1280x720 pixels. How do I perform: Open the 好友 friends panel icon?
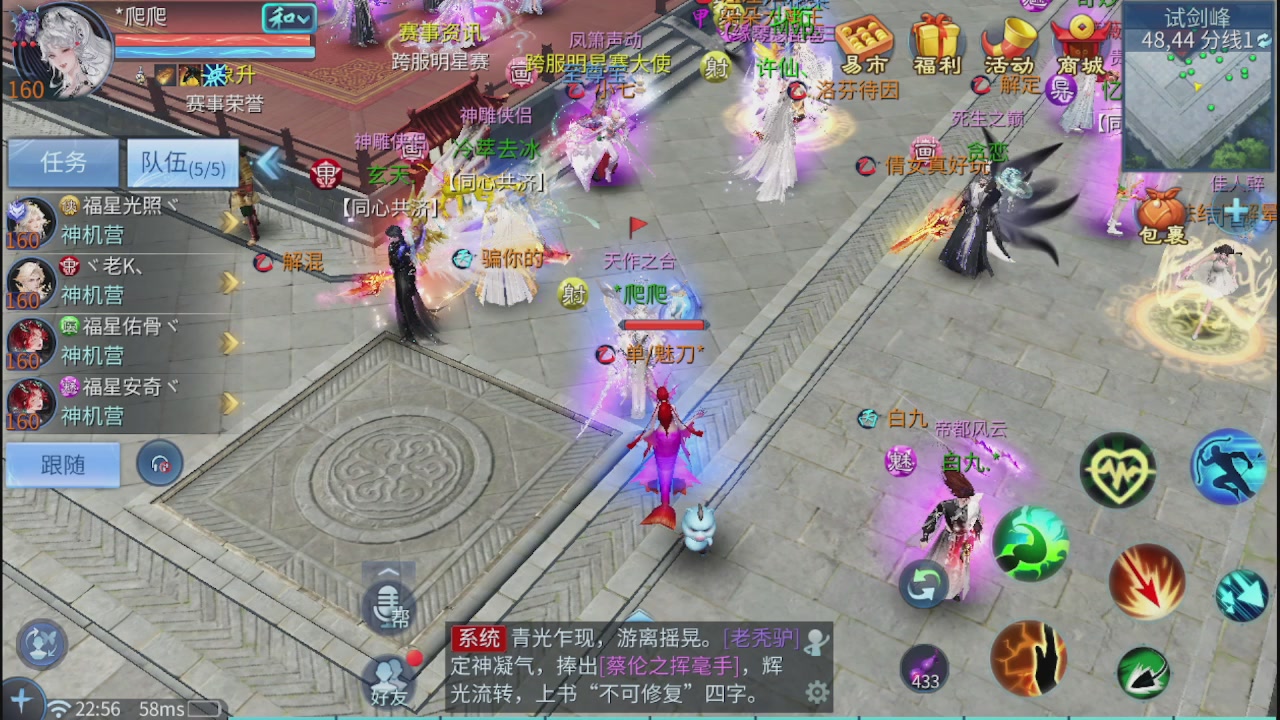point(388,678)
